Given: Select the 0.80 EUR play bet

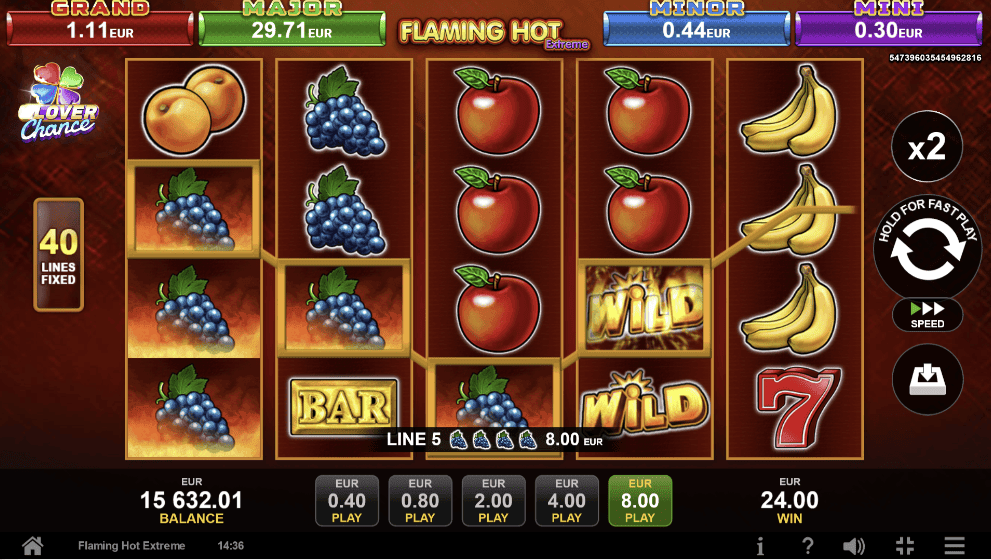Looking at the screenshot, I should click(420, 500).
